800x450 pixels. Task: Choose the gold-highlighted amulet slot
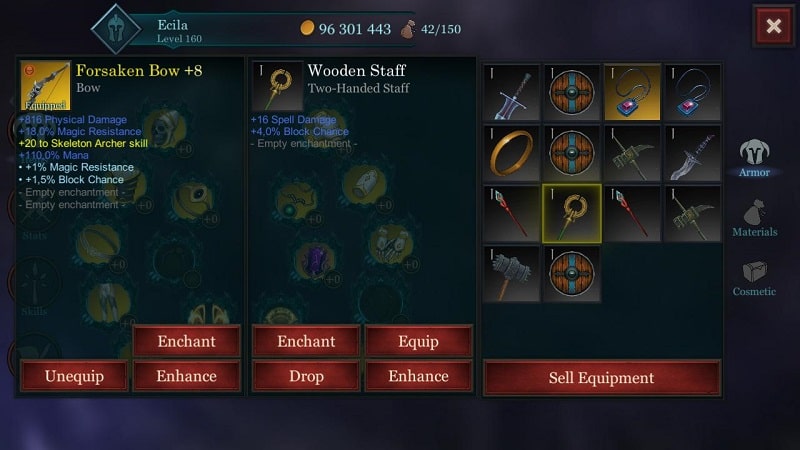point(632,93)
